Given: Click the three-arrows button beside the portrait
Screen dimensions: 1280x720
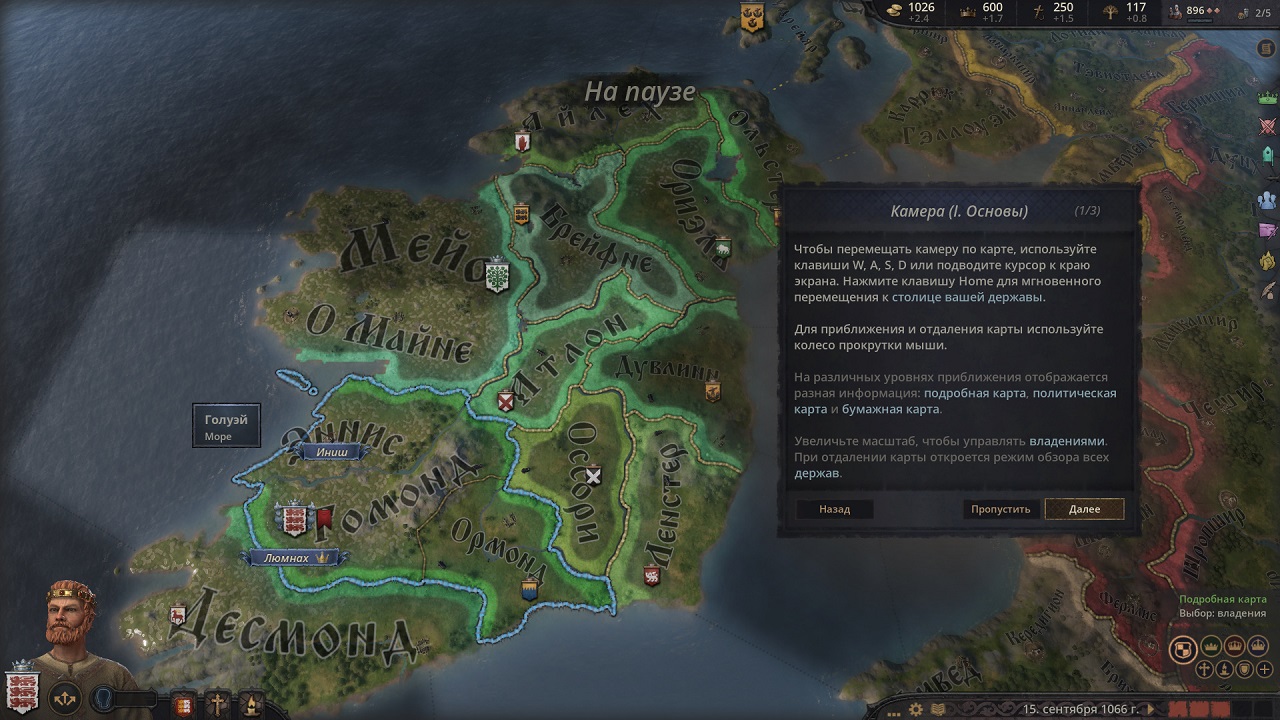Looking at the screenshot, I should (x=66, y=697).
